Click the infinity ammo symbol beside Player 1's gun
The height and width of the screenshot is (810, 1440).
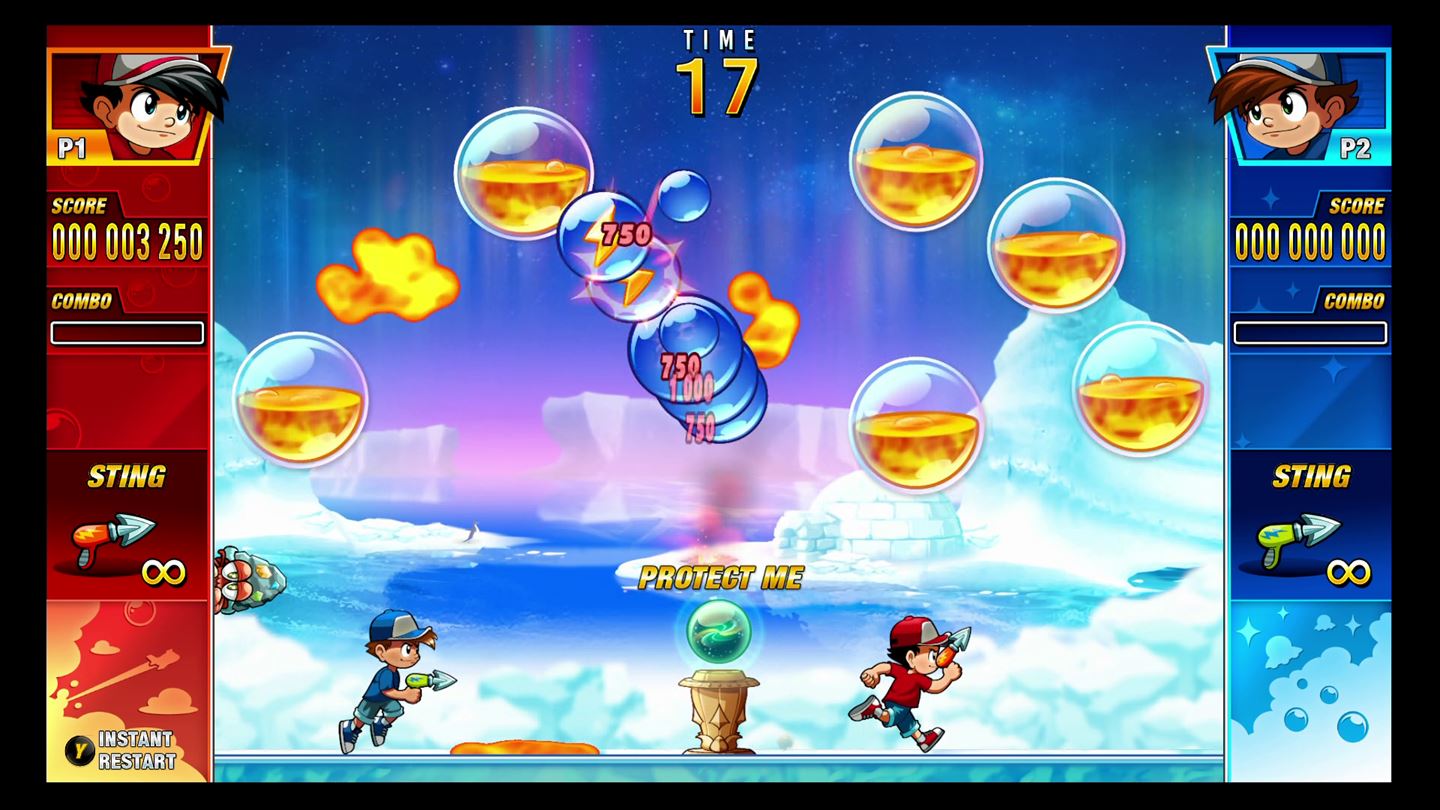(x=166, y=571)
